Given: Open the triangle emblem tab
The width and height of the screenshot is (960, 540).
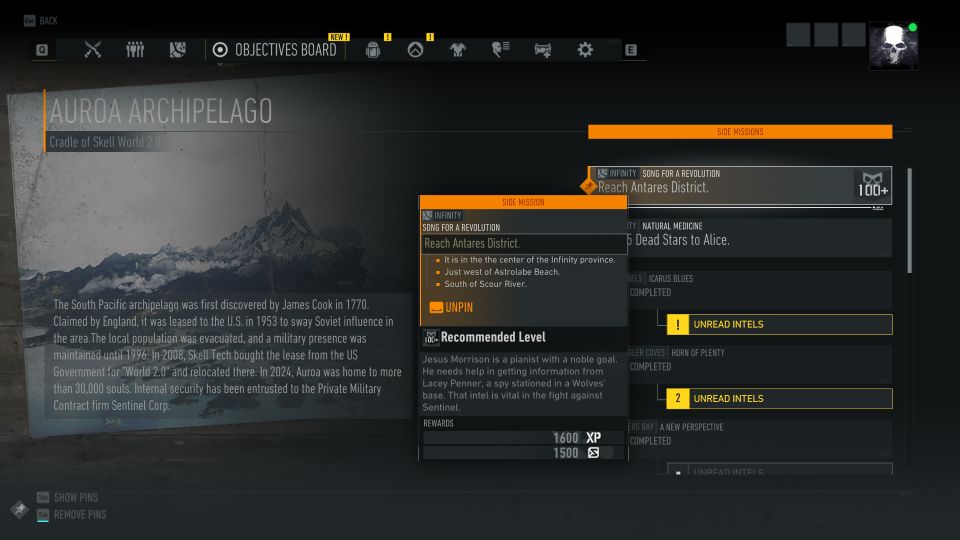Looking at the screenshot, I should click(416, 50).
